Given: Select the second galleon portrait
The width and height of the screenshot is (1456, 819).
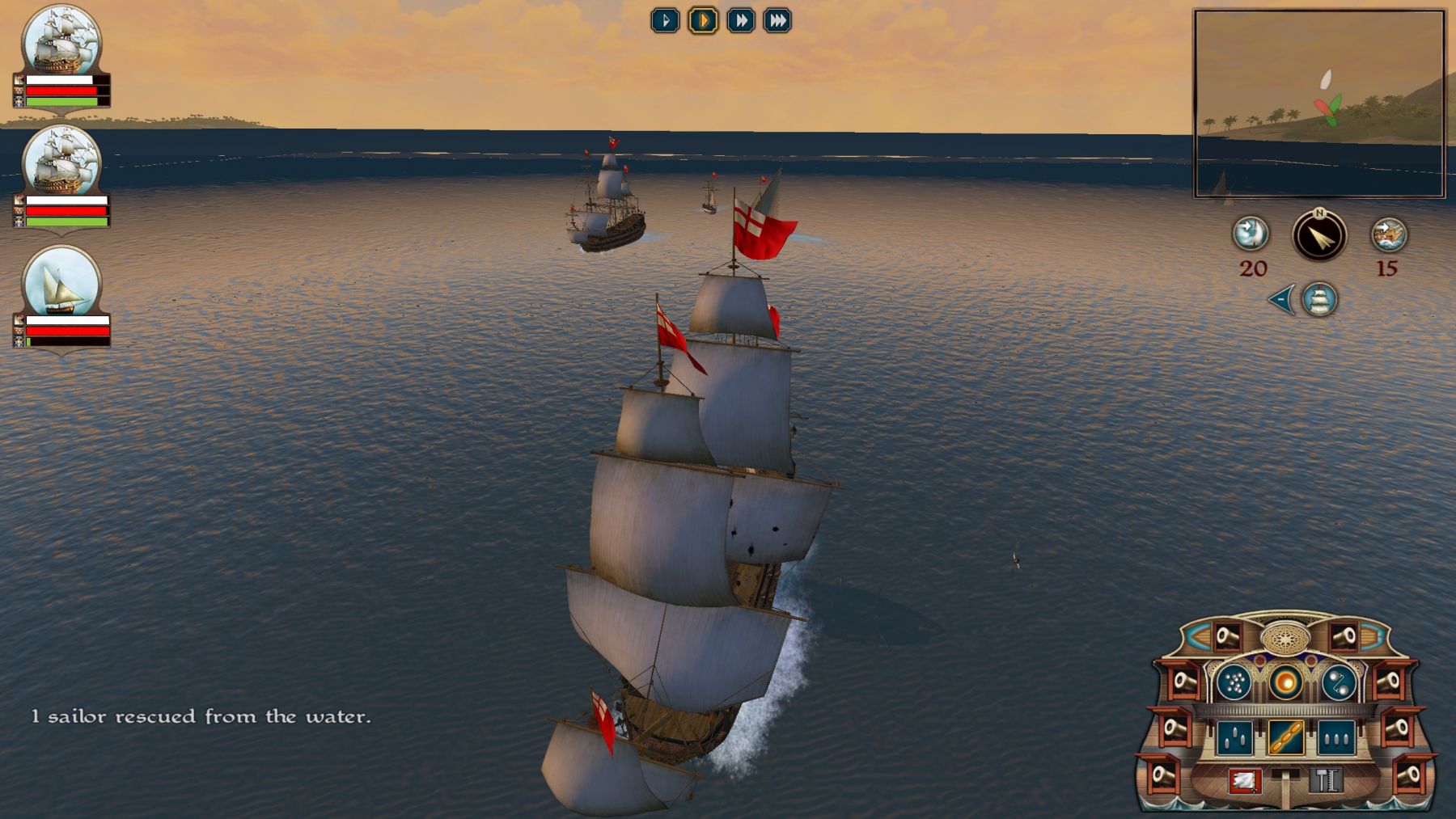Looking at the screenshot, I should tap(61, 162).
